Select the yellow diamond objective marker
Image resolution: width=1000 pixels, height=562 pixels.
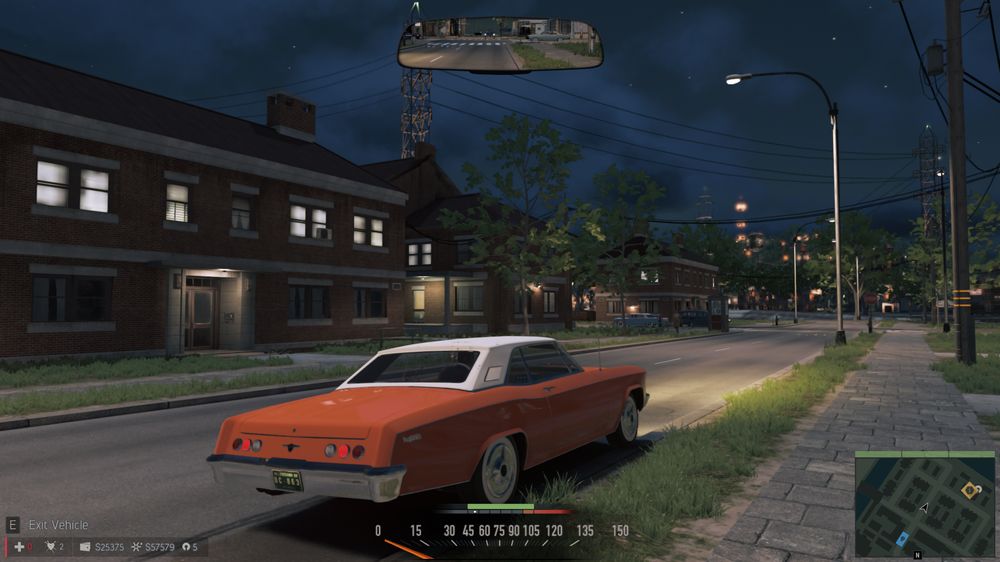coord(969,489)
